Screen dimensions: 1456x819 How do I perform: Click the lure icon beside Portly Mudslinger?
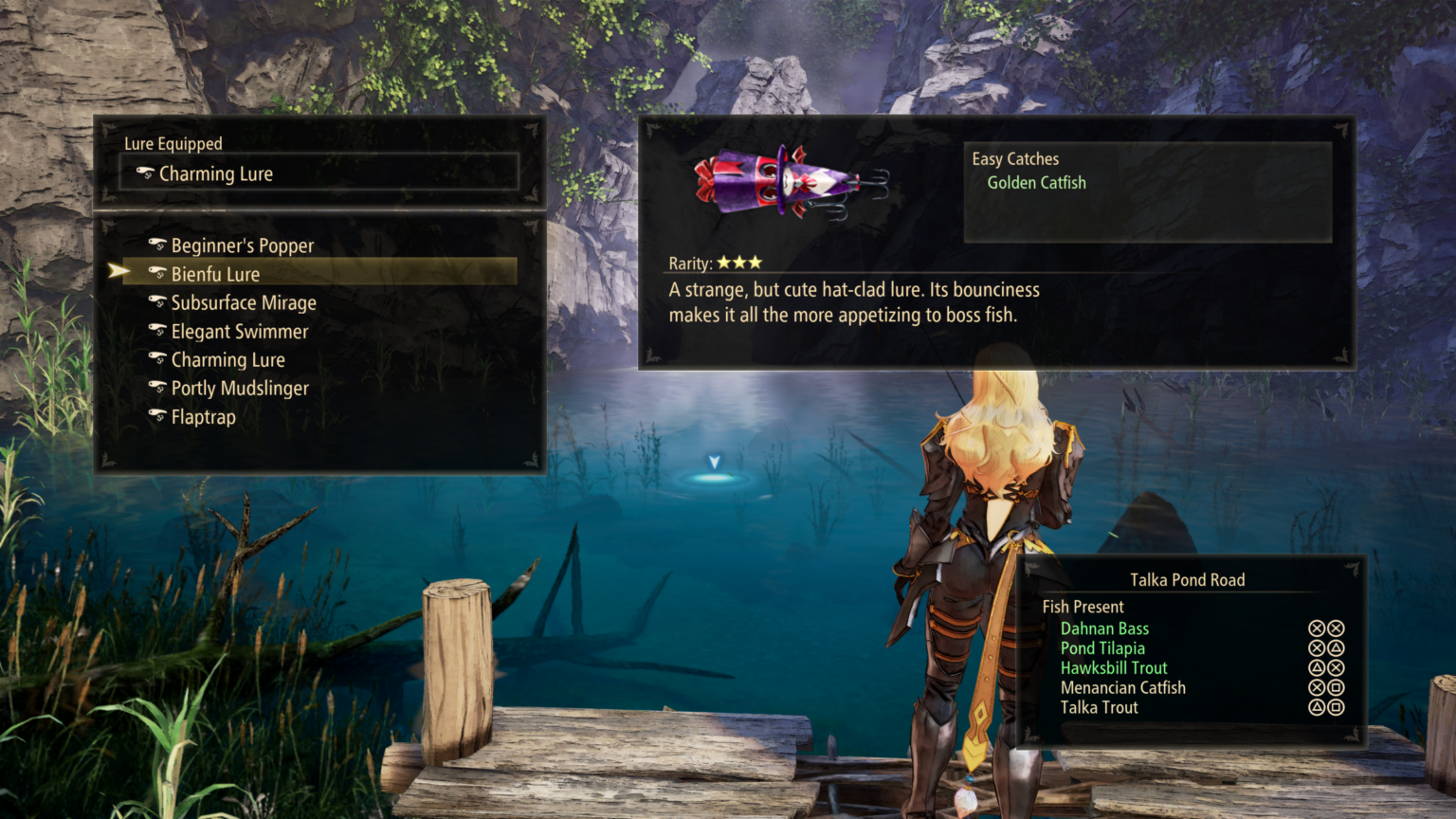coord(157,388)
